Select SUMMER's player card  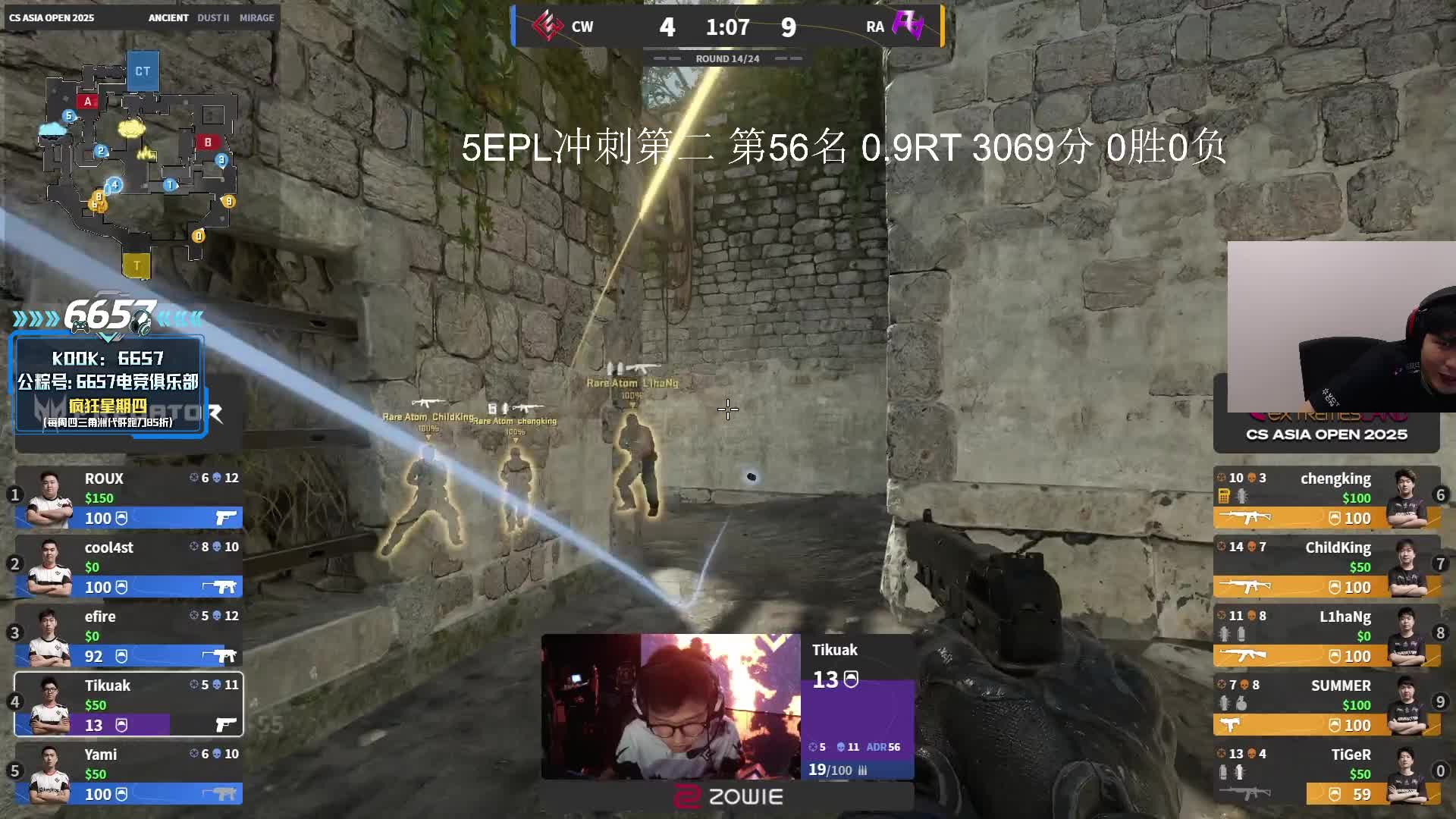(1327, 704)
